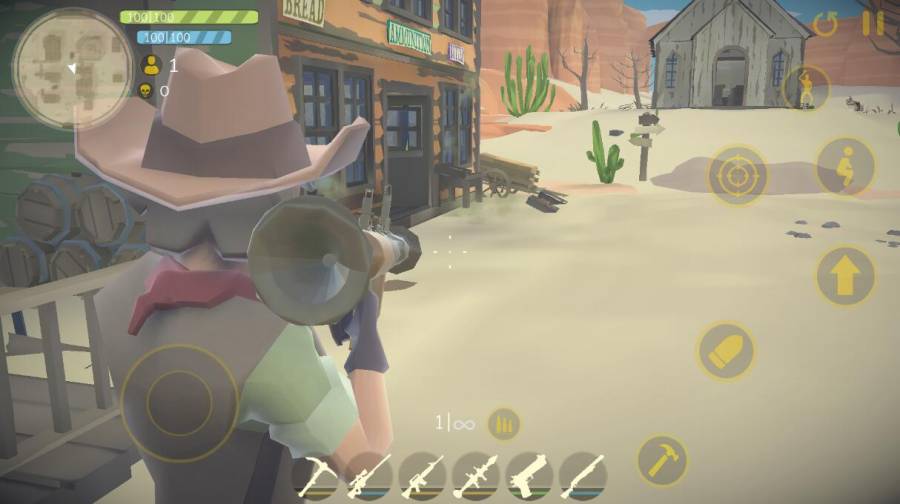Tap the standing figure emote button
The width and height of the screenshot is (900, 504).
tap(806, 89)
